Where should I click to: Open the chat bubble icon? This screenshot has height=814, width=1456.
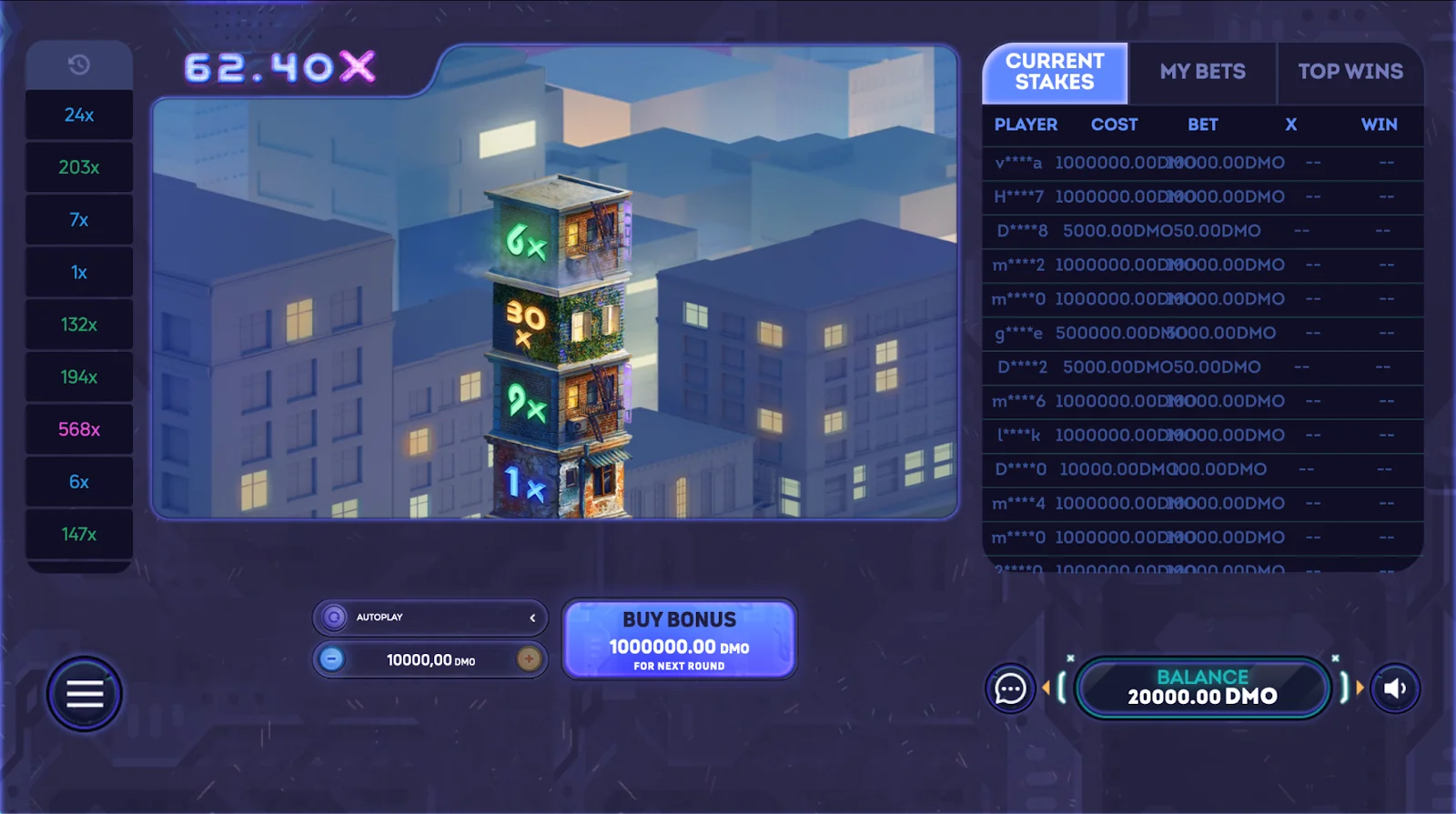point(1010,689)
